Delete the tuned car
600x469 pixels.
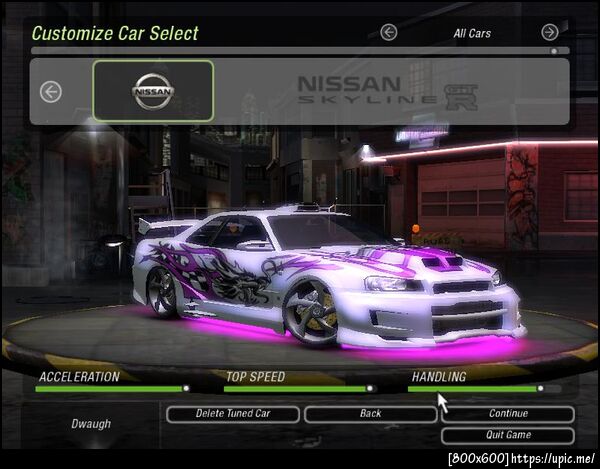pyautogui.click(x=233, y=414)
